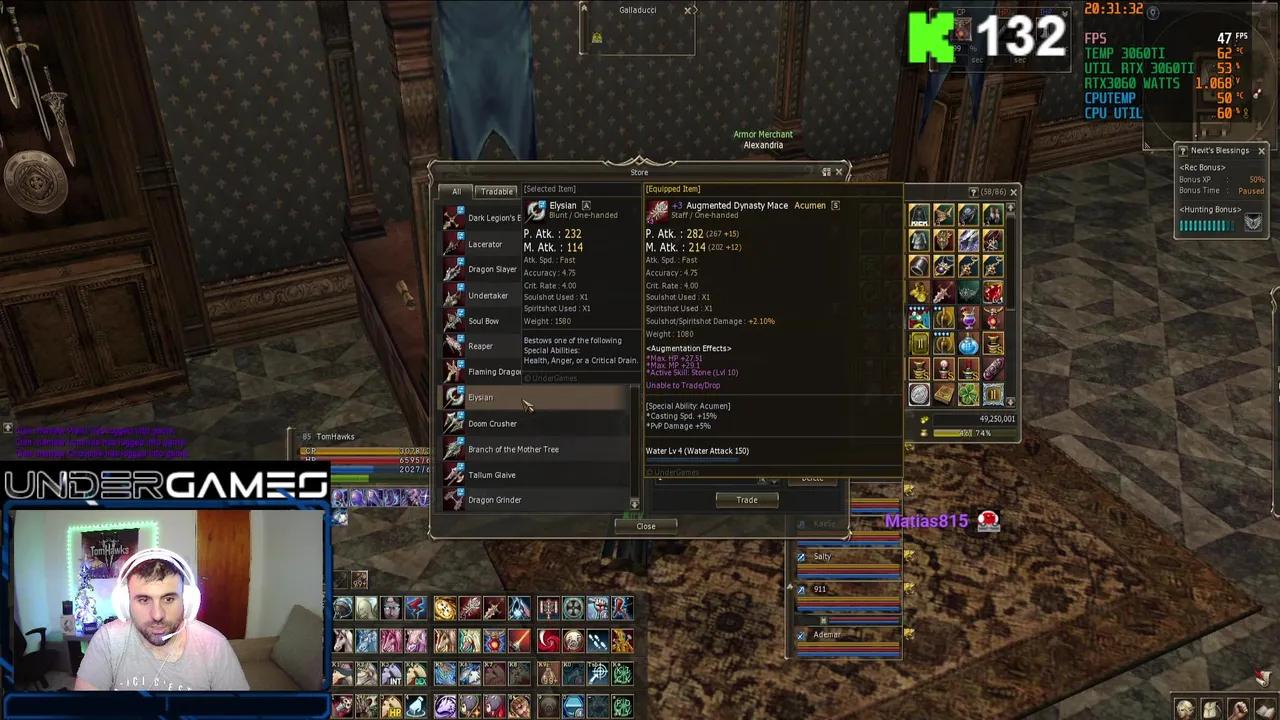Switch to the Tradable tab
The height and width of the screenshot is (720, 1280).
tap(497, 191)
